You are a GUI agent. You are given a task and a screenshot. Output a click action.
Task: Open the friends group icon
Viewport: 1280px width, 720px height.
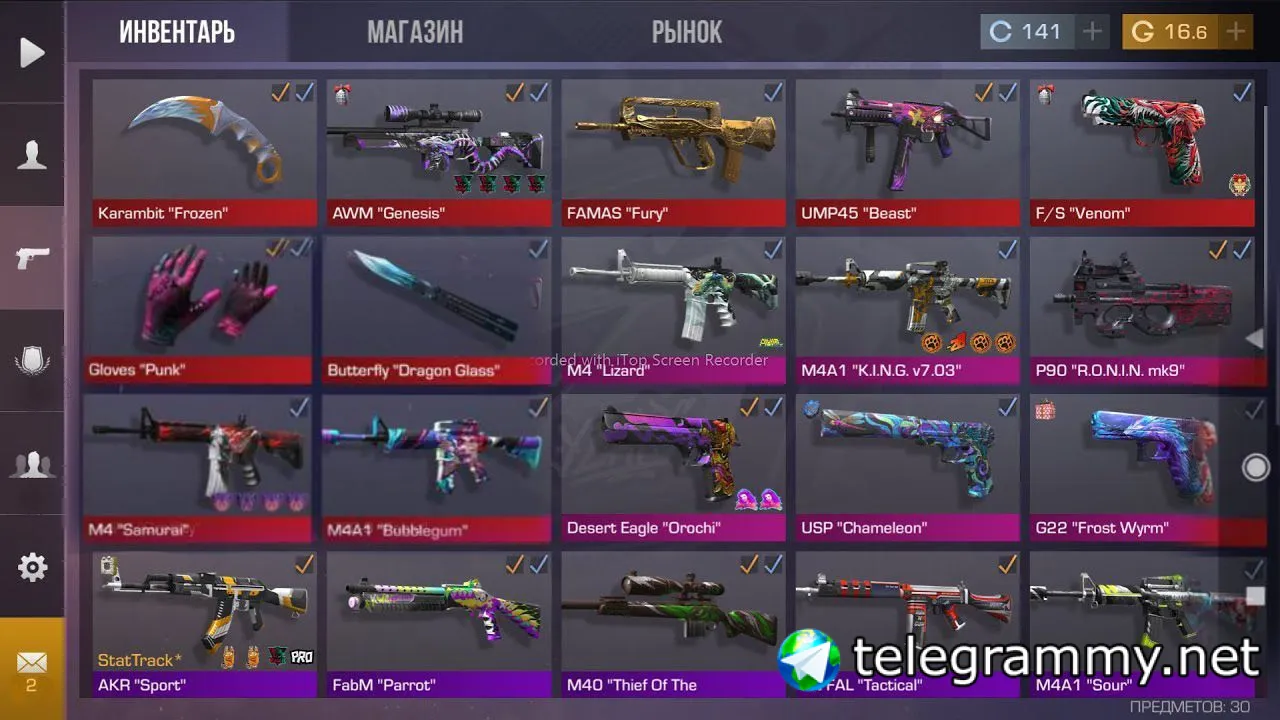(32, 465)
